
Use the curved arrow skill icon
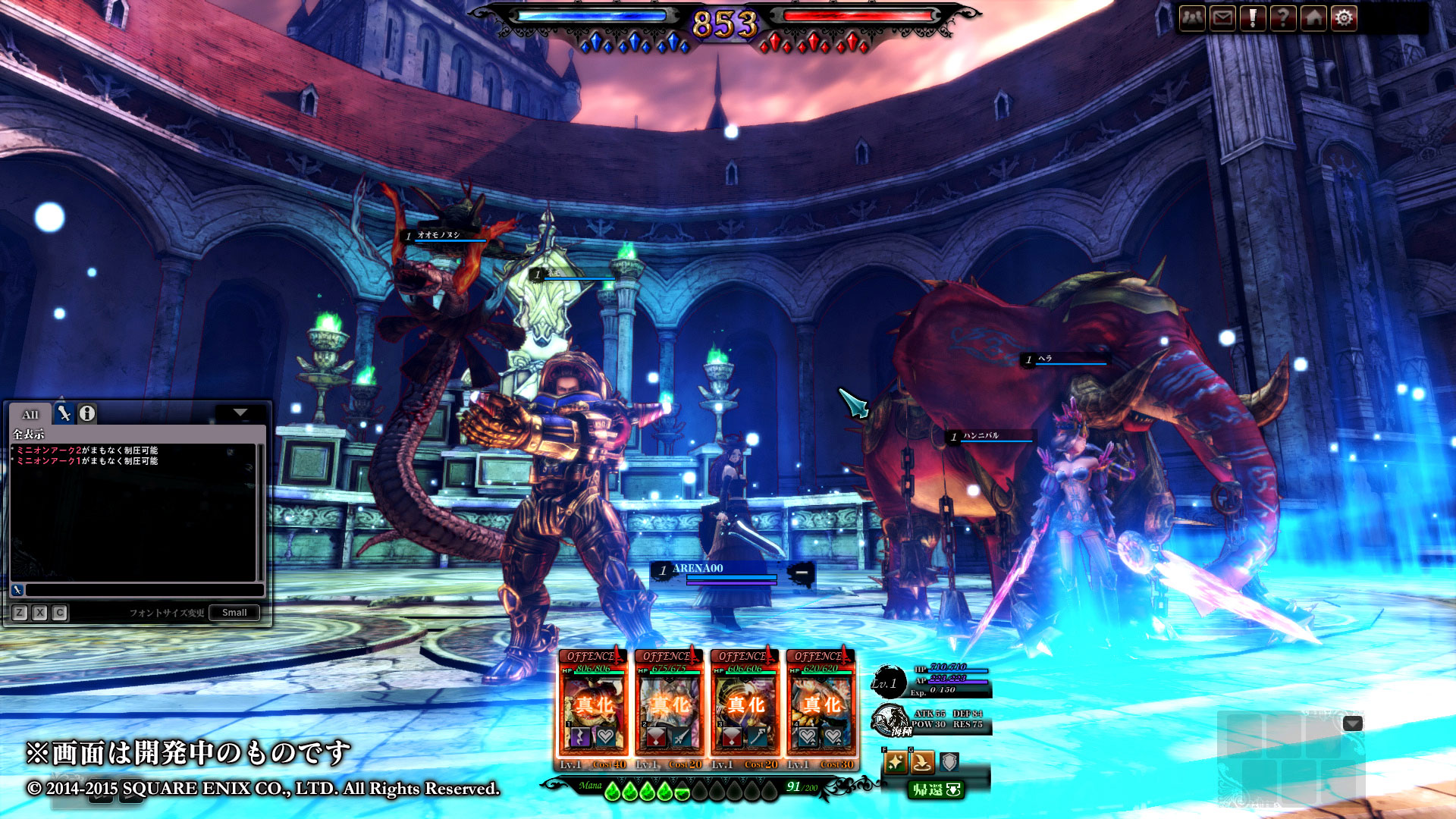[x=922, y=762]
